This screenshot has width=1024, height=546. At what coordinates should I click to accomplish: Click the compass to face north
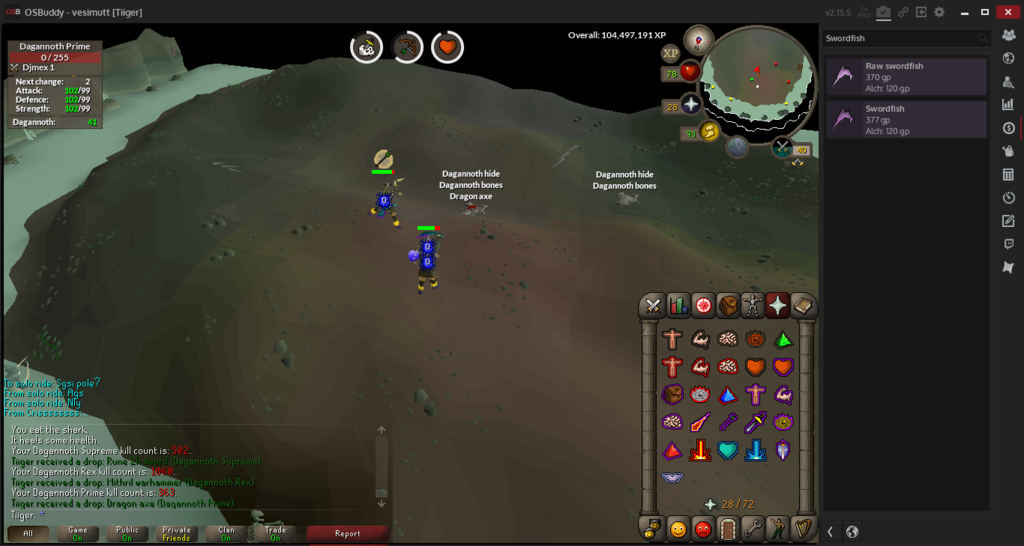pos(698,39)
